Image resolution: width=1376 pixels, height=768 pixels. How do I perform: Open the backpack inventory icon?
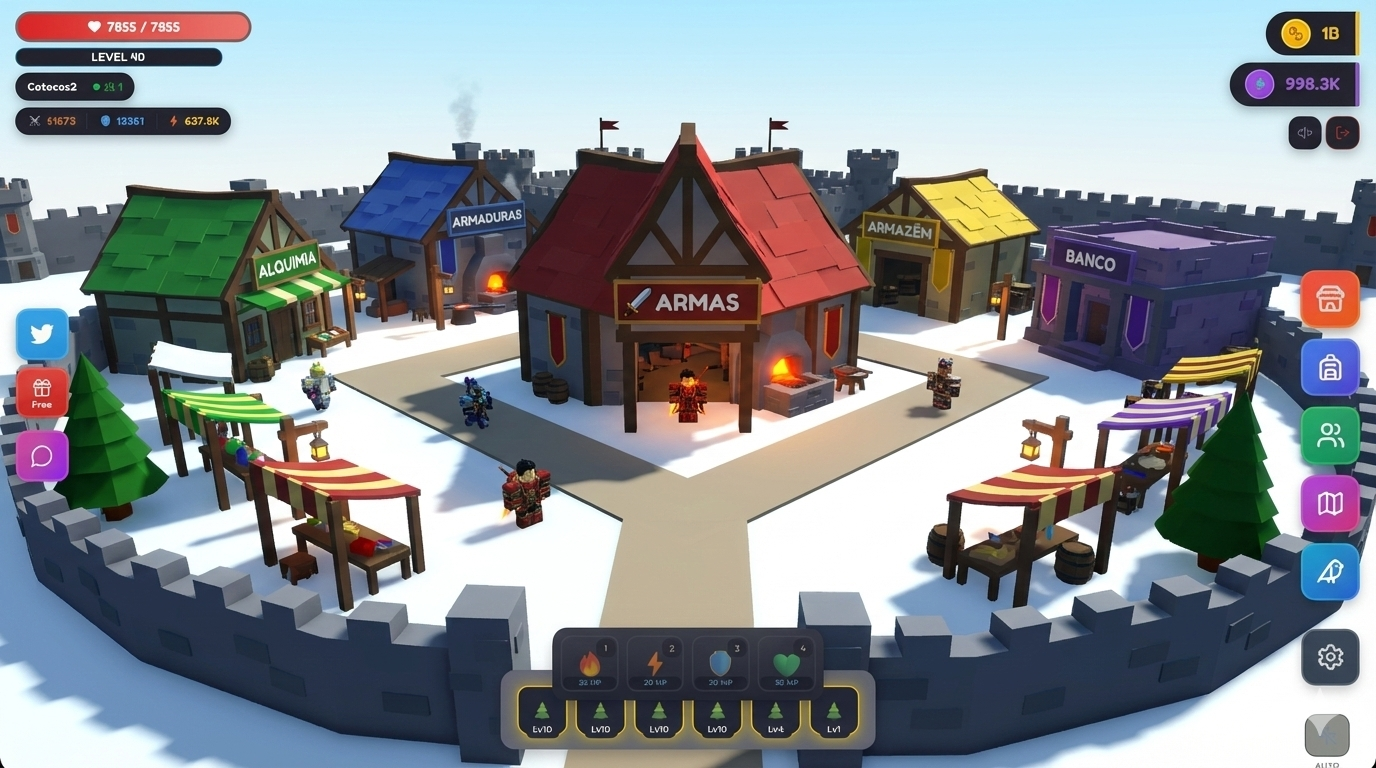click(x=1329, y=367)
